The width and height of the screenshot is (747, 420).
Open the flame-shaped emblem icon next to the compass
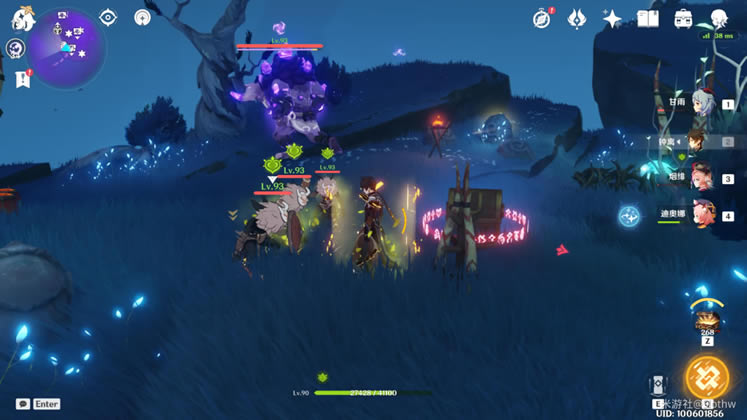577,19
